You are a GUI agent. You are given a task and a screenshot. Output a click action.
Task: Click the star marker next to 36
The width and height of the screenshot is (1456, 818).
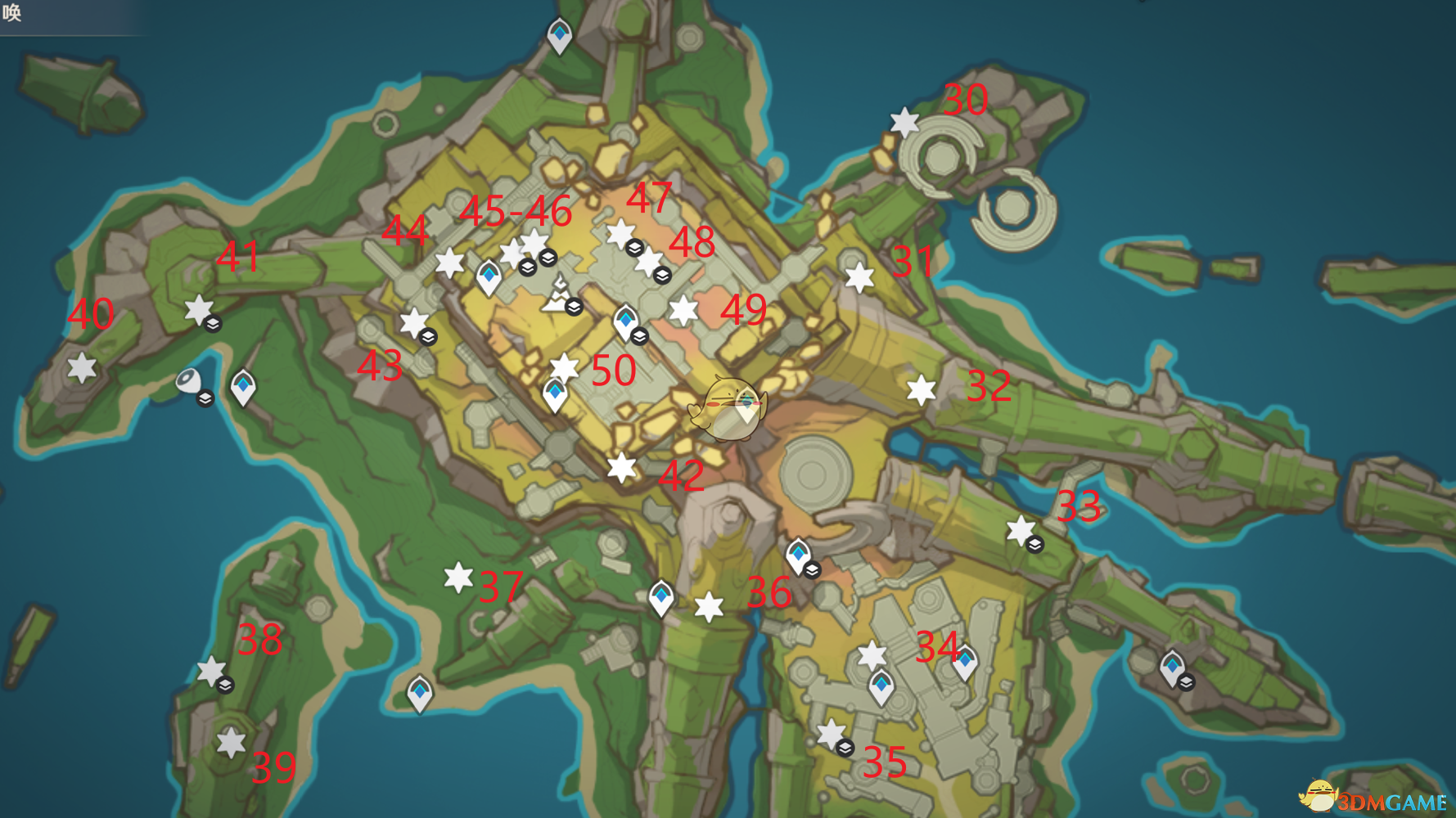709,607
